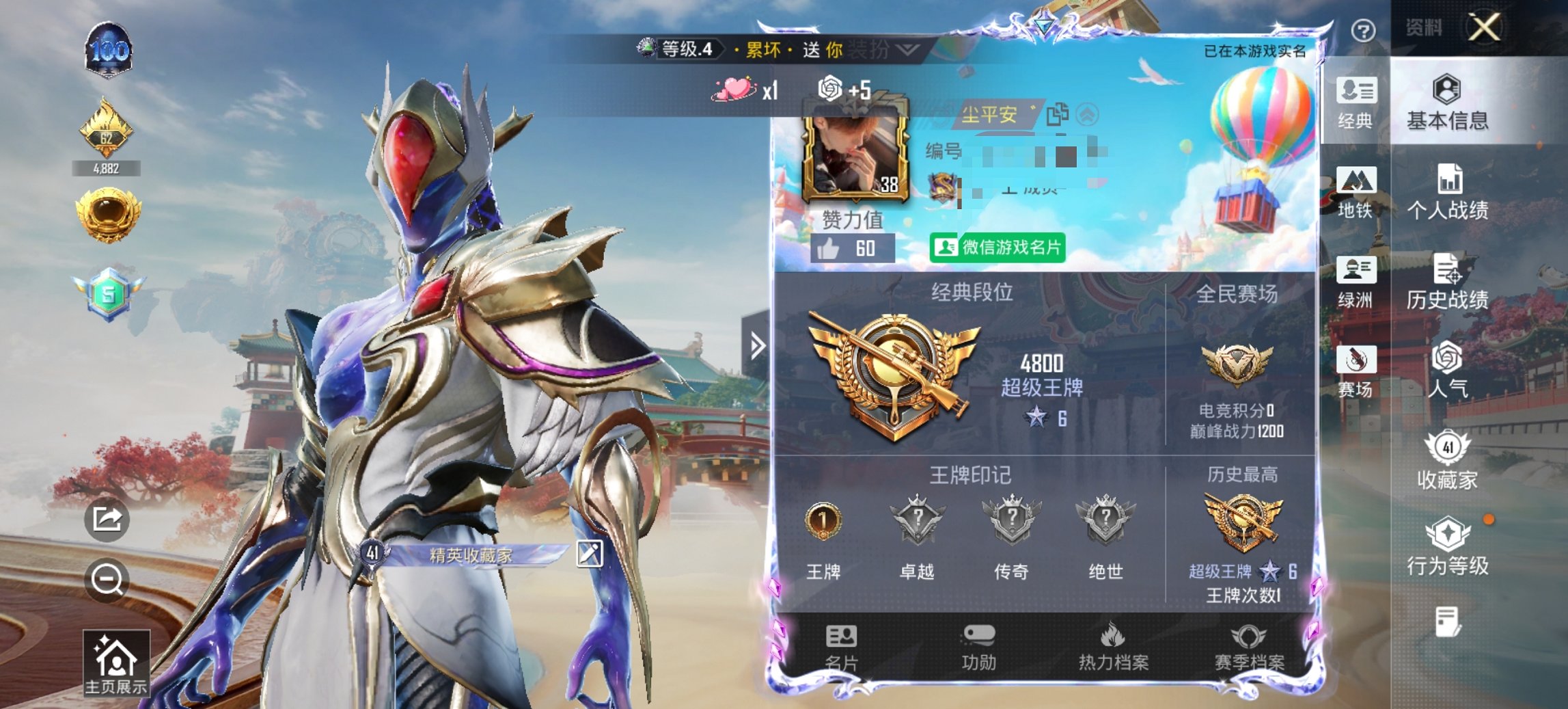Switch to the 功勋 tab
Screen dimensions: 1568x709
[x=980, y=650]
